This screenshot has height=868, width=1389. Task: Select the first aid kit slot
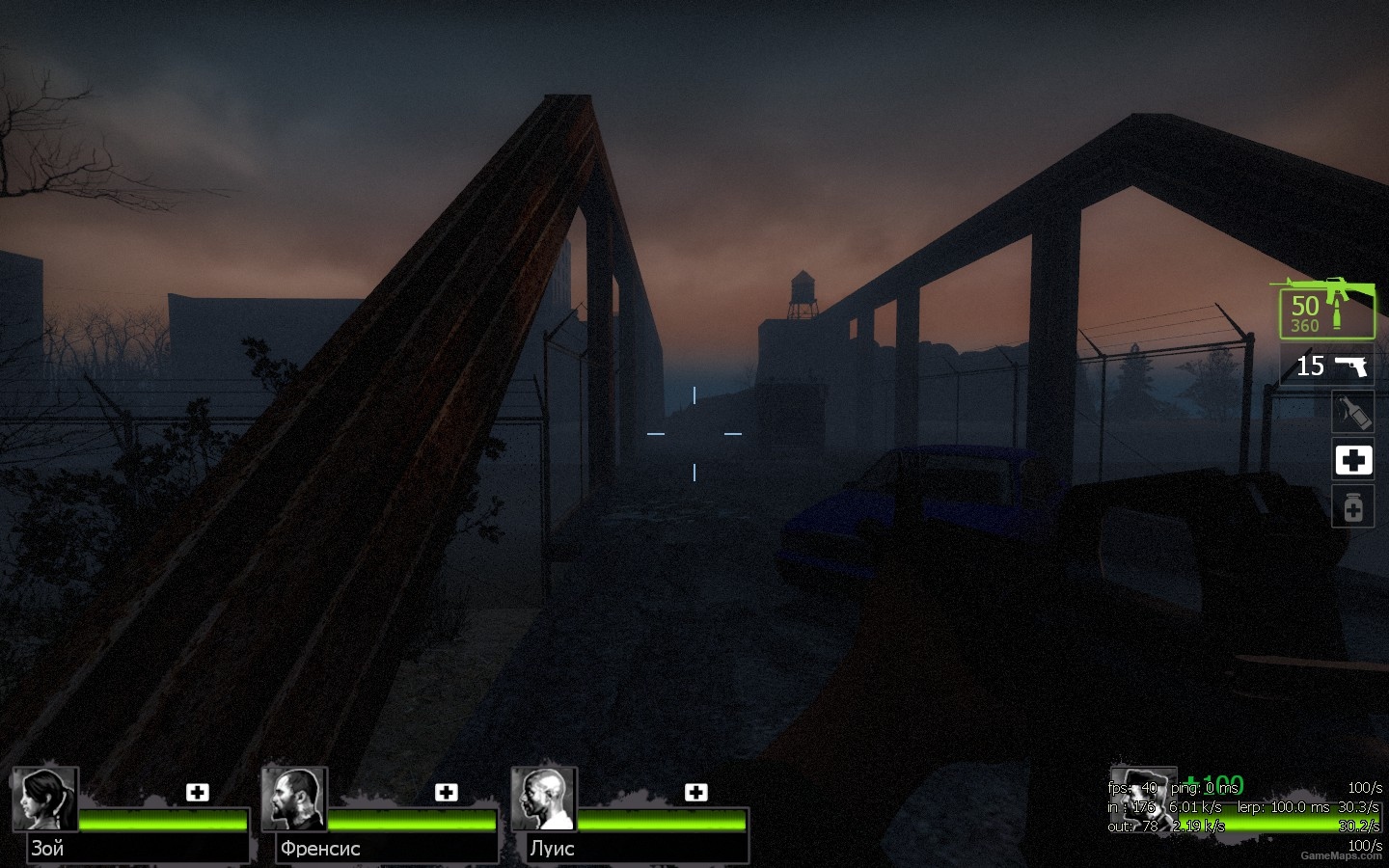point(1352,460)
